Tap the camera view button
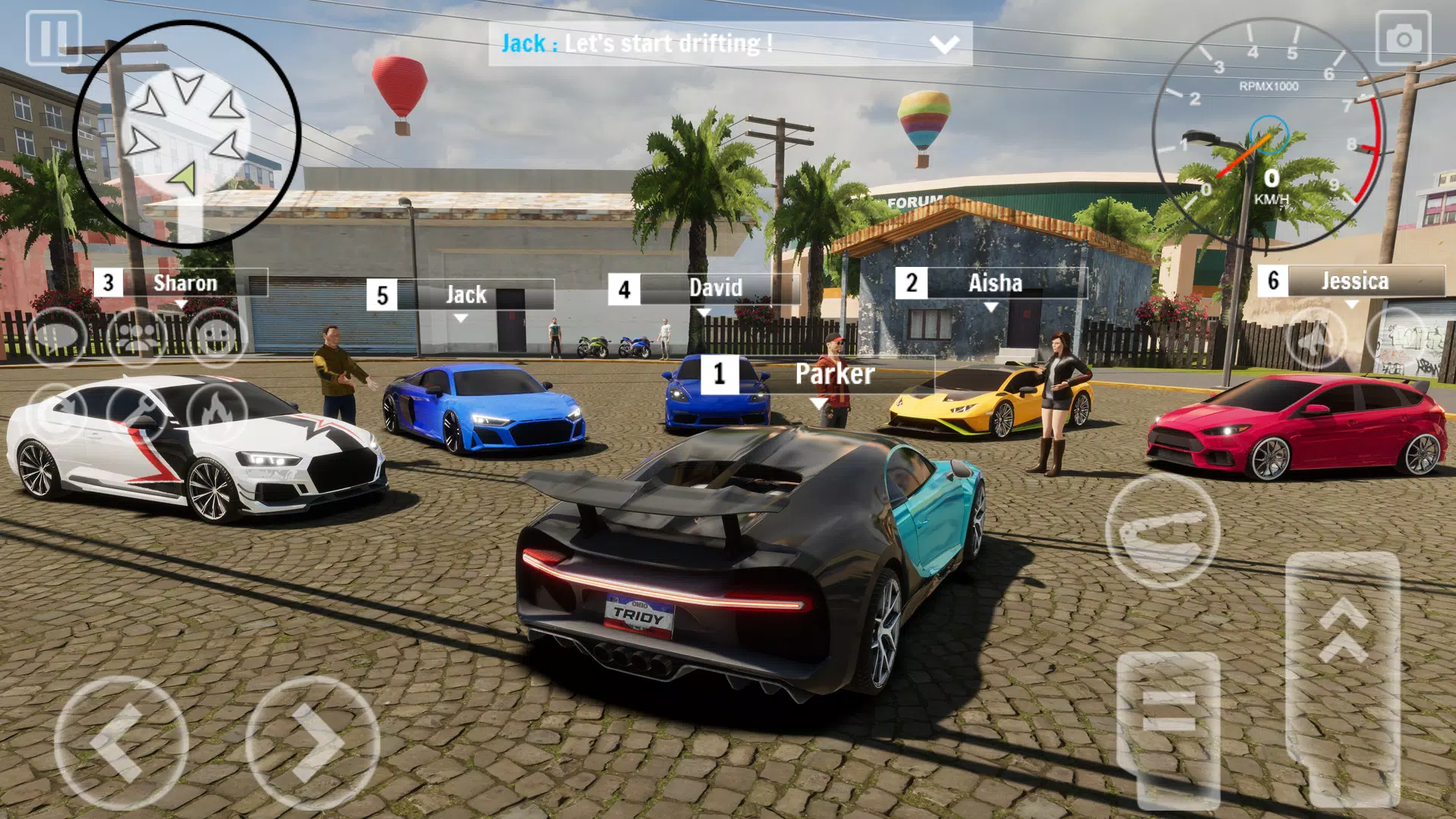Viewport: 1456px width, 819px height. point(1403,38)
